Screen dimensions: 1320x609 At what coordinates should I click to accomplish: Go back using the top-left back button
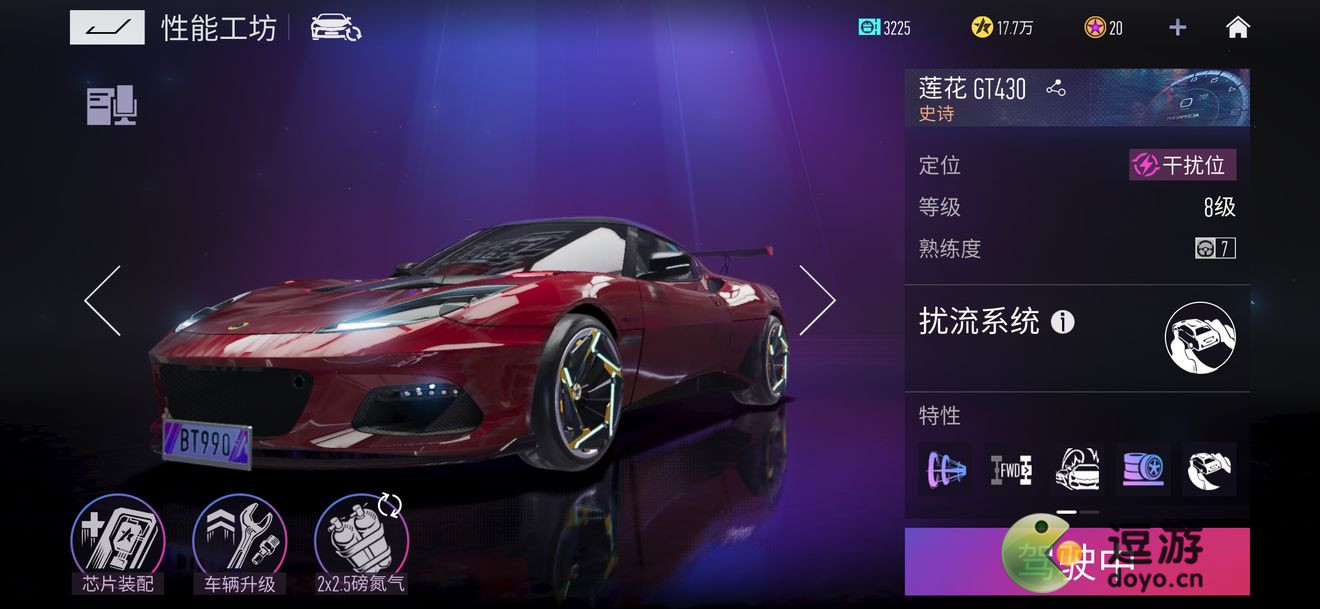107,28
